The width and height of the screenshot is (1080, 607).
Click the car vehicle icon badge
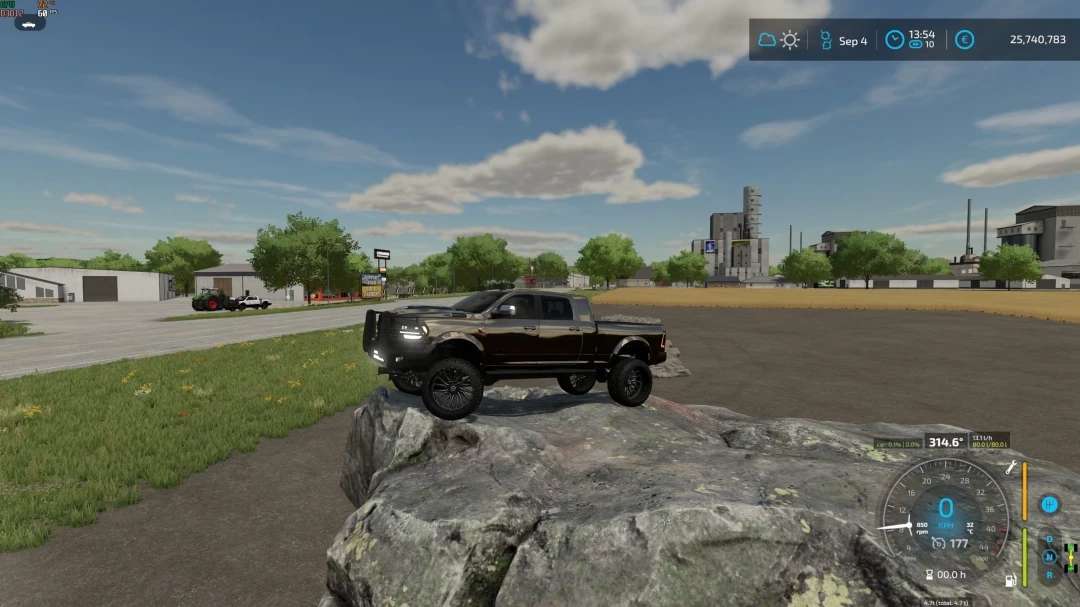click(x=29, y=23)
